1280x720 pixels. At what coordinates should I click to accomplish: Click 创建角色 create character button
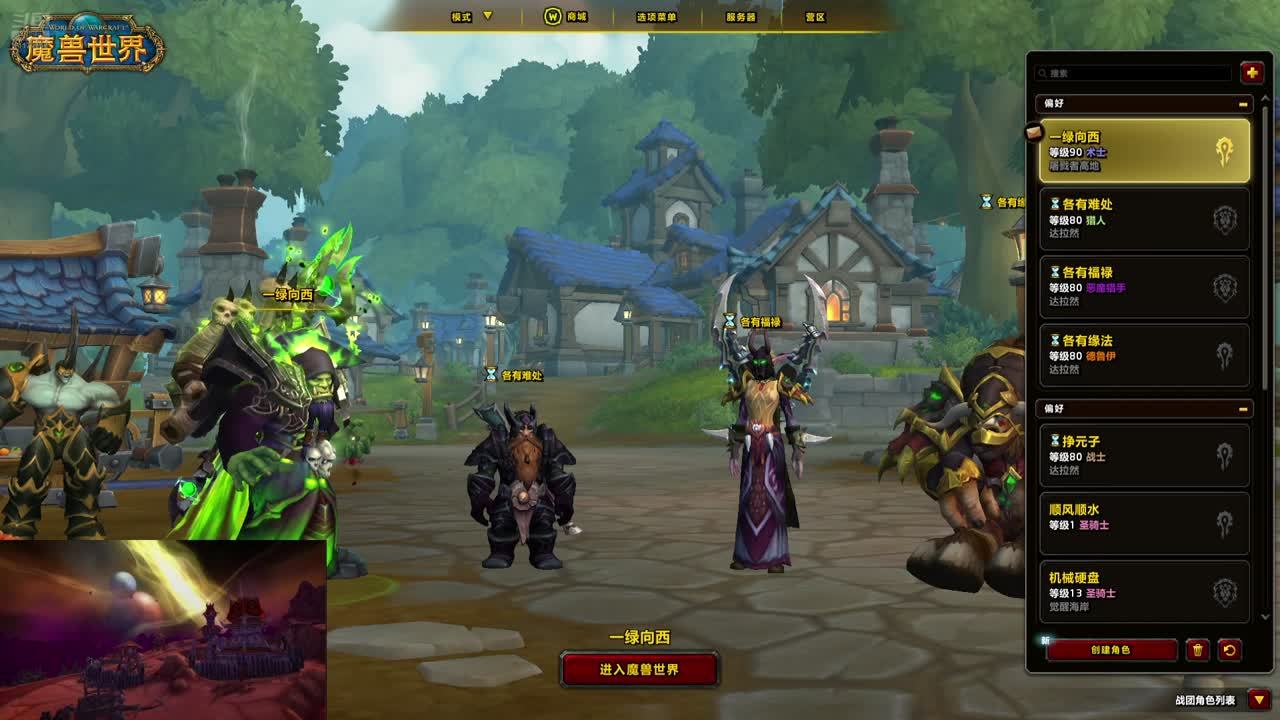(1111, 650)
